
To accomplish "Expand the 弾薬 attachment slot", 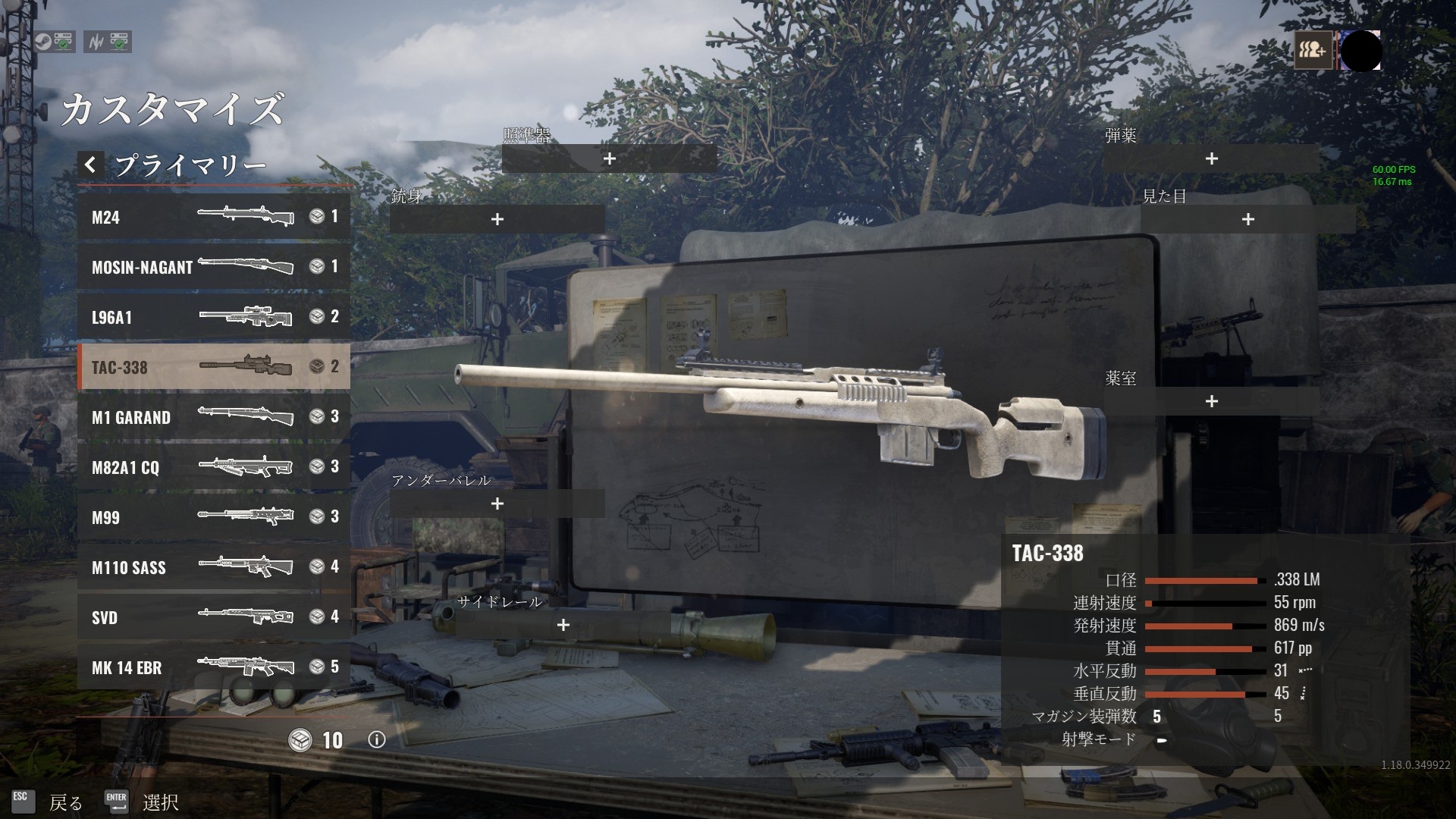I will coord(1211,158).
